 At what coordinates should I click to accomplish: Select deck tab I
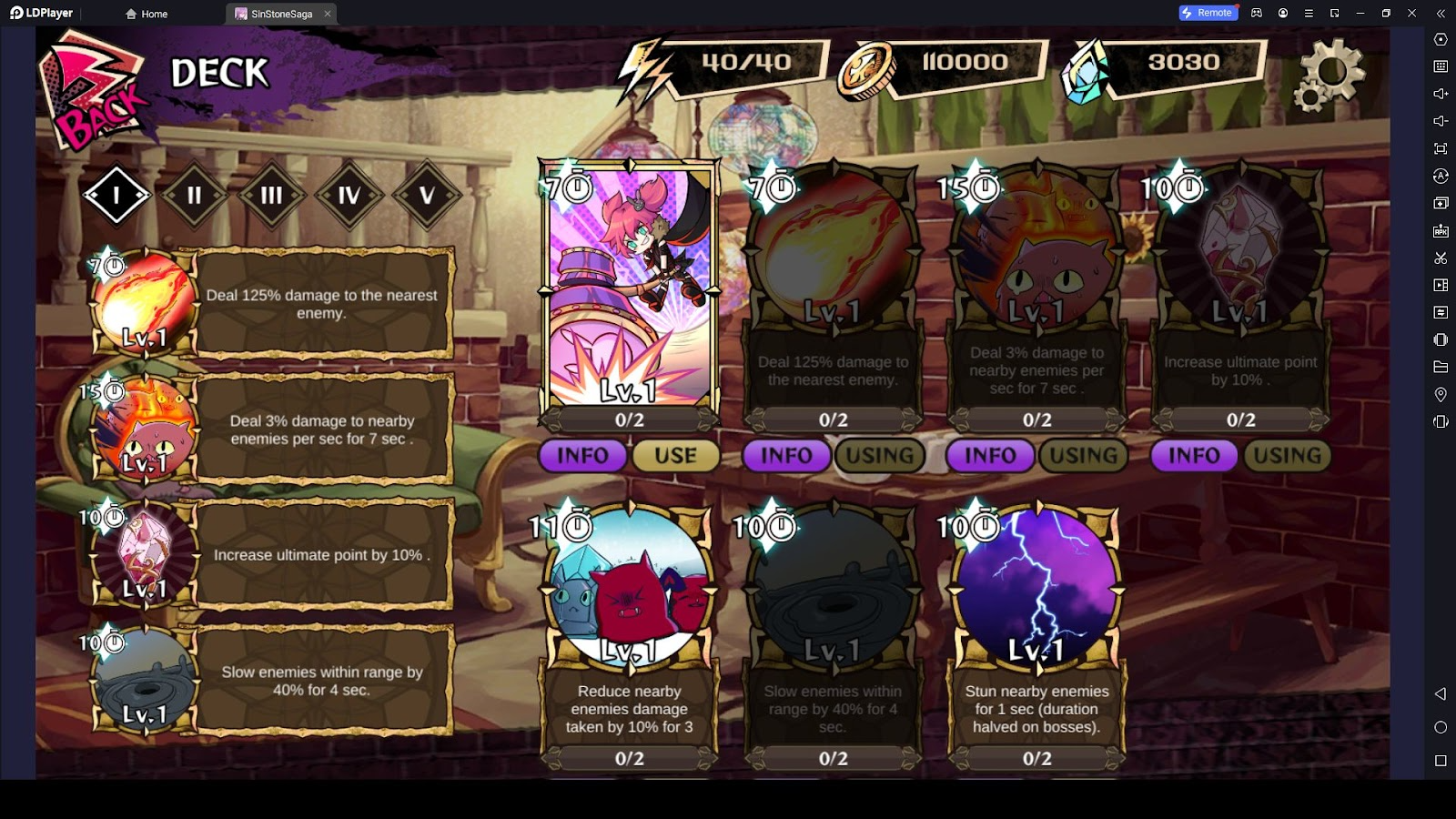(x=116, y=195)
